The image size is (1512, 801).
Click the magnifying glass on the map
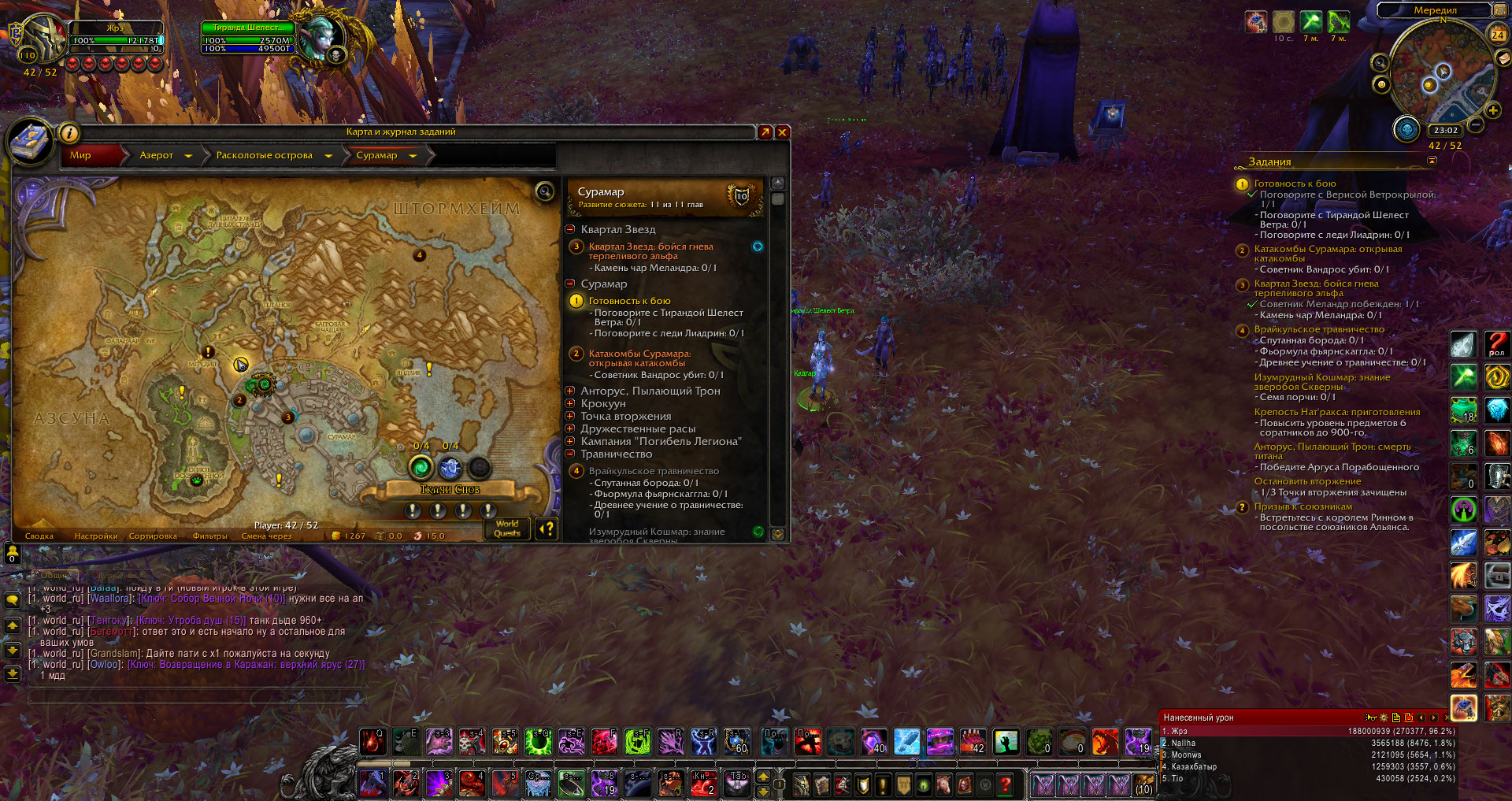coord(544,191)
